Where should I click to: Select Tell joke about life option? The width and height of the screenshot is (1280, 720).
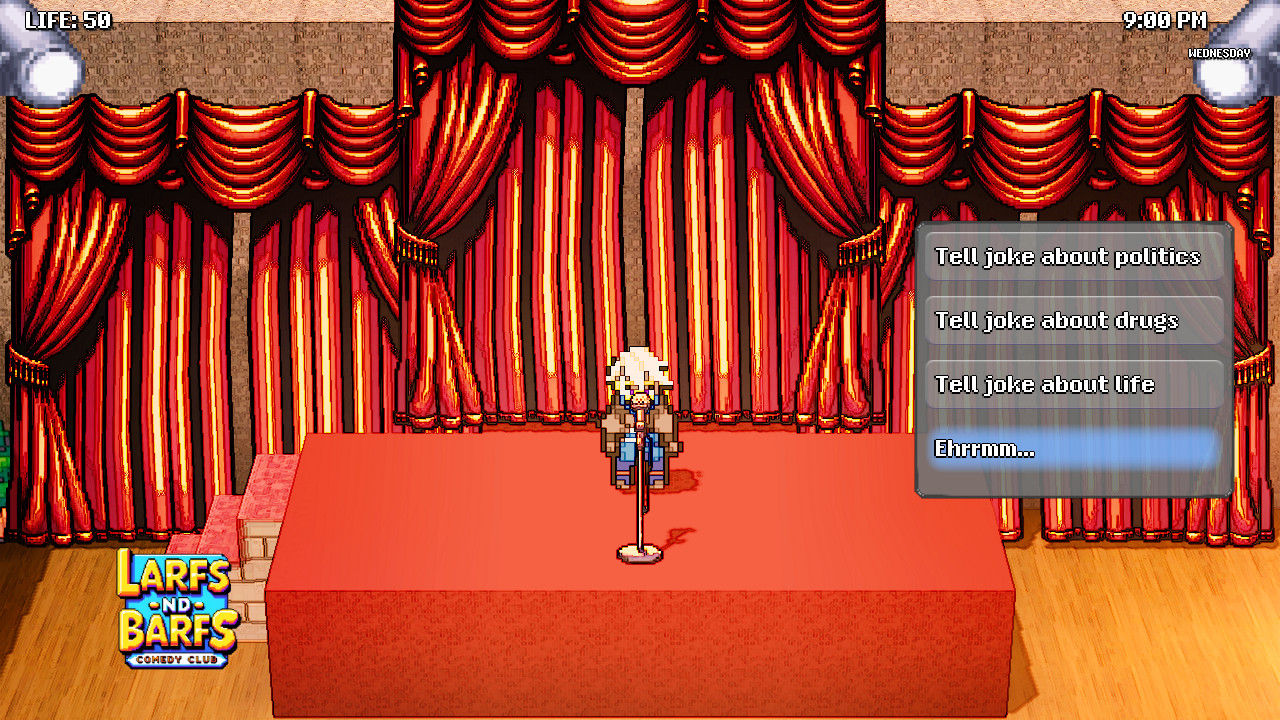1073,384
